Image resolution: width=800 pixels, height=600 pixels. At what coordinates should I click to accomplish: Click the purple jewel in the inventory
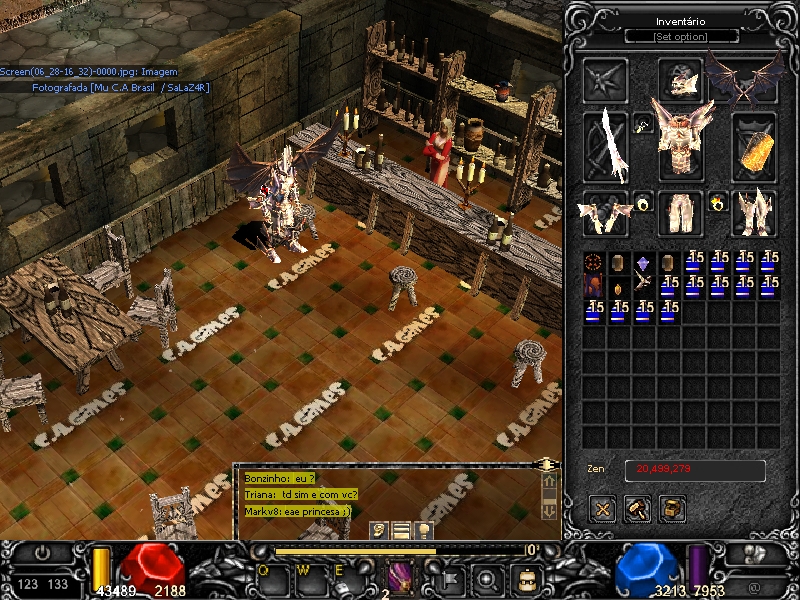click(x=643, y=262)
